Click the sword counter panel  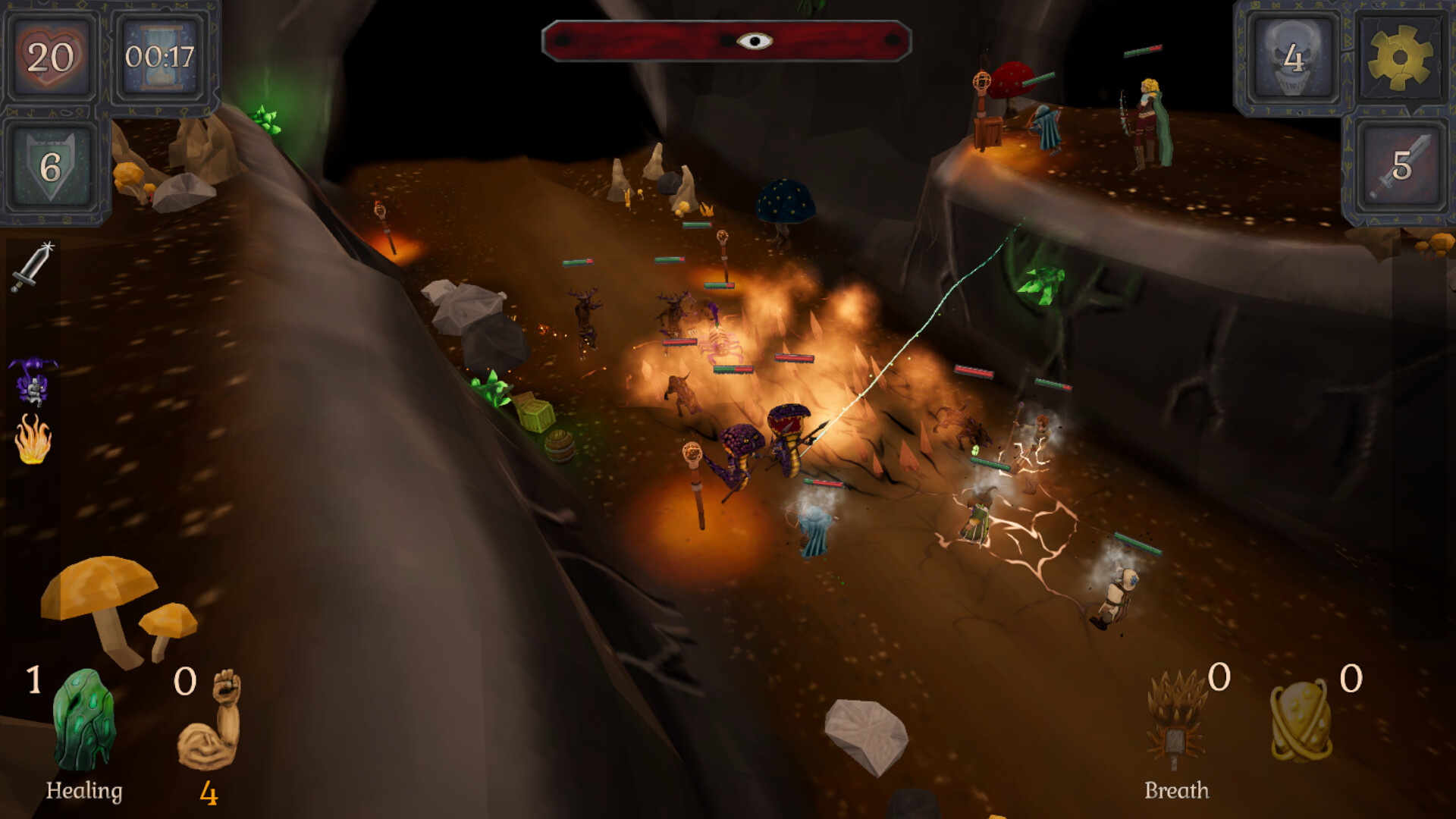(x=1400, y=166)
